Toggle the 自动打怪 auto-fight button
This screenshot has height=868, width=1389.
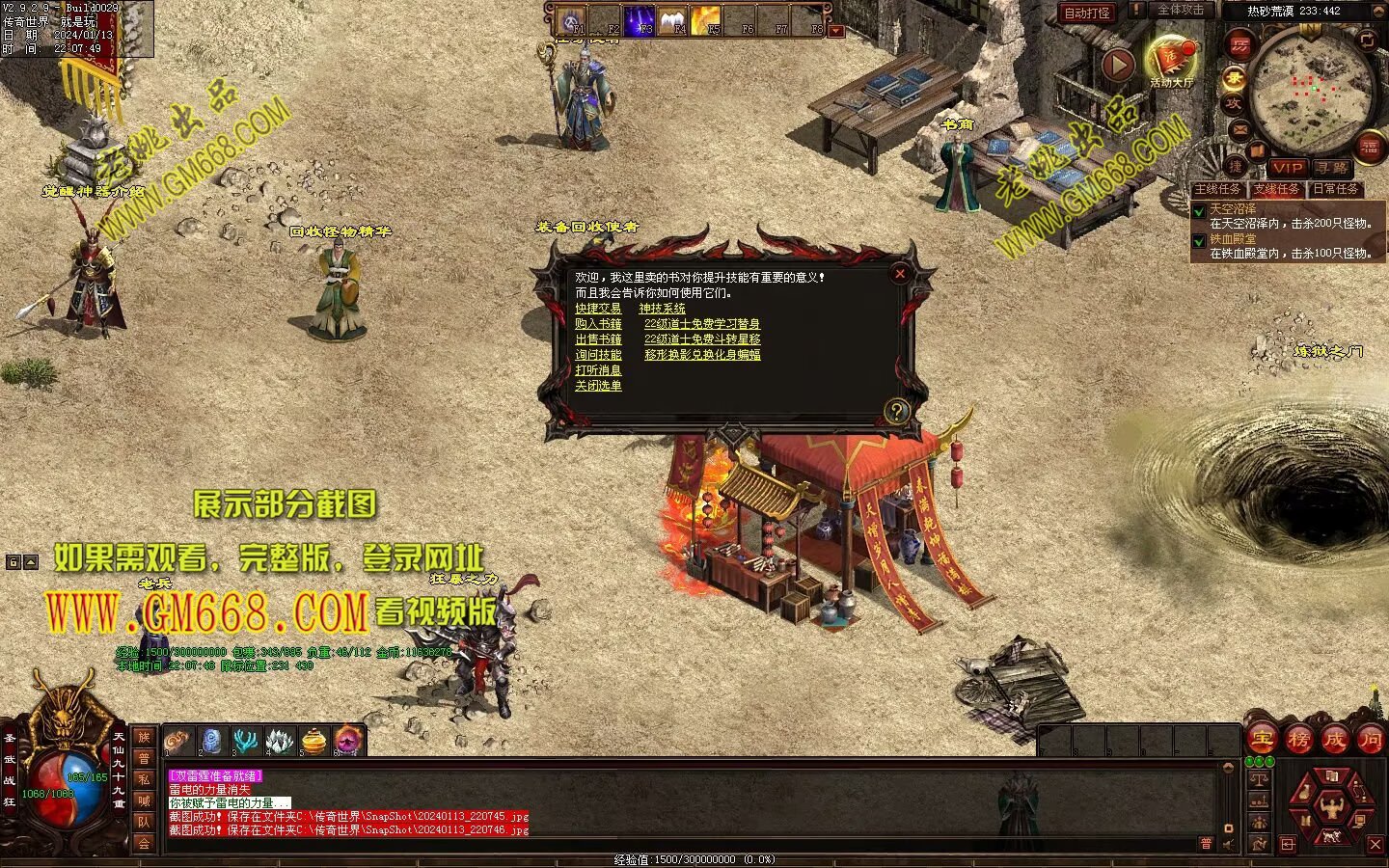[1087, 13]
